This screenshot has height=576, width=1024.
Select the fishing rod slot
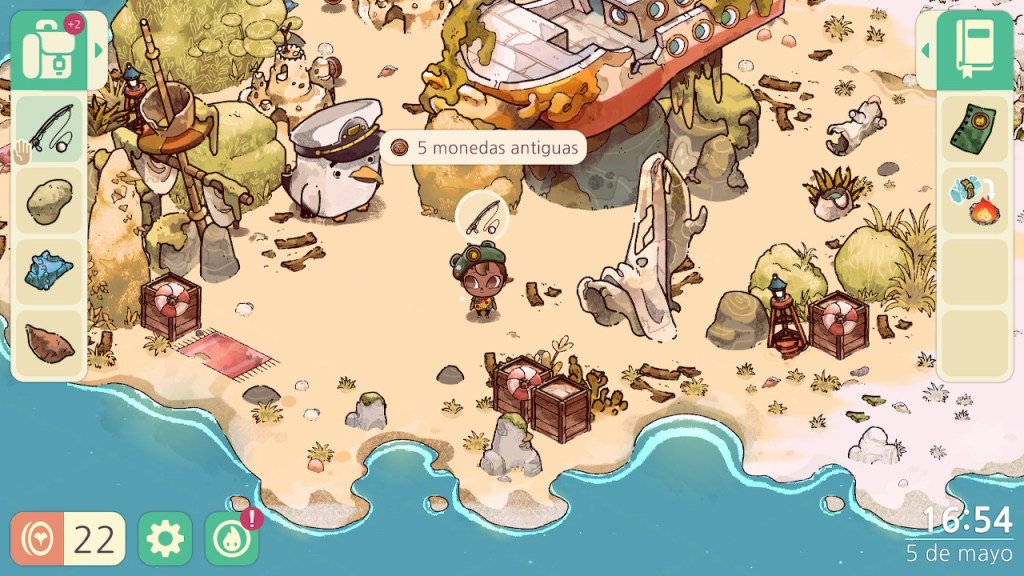tap(49, 127)
